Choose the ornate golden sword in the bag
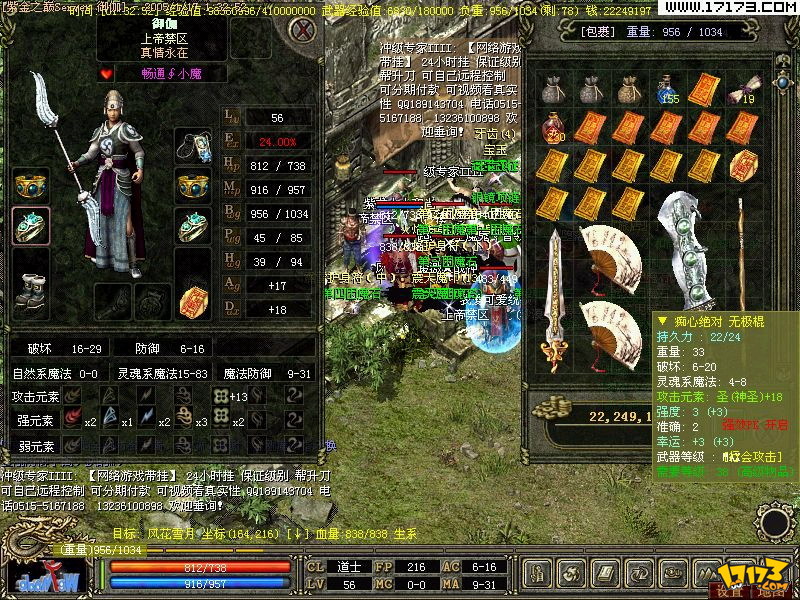This screenshot has width=800, height=600. click(x=555, y=300)
